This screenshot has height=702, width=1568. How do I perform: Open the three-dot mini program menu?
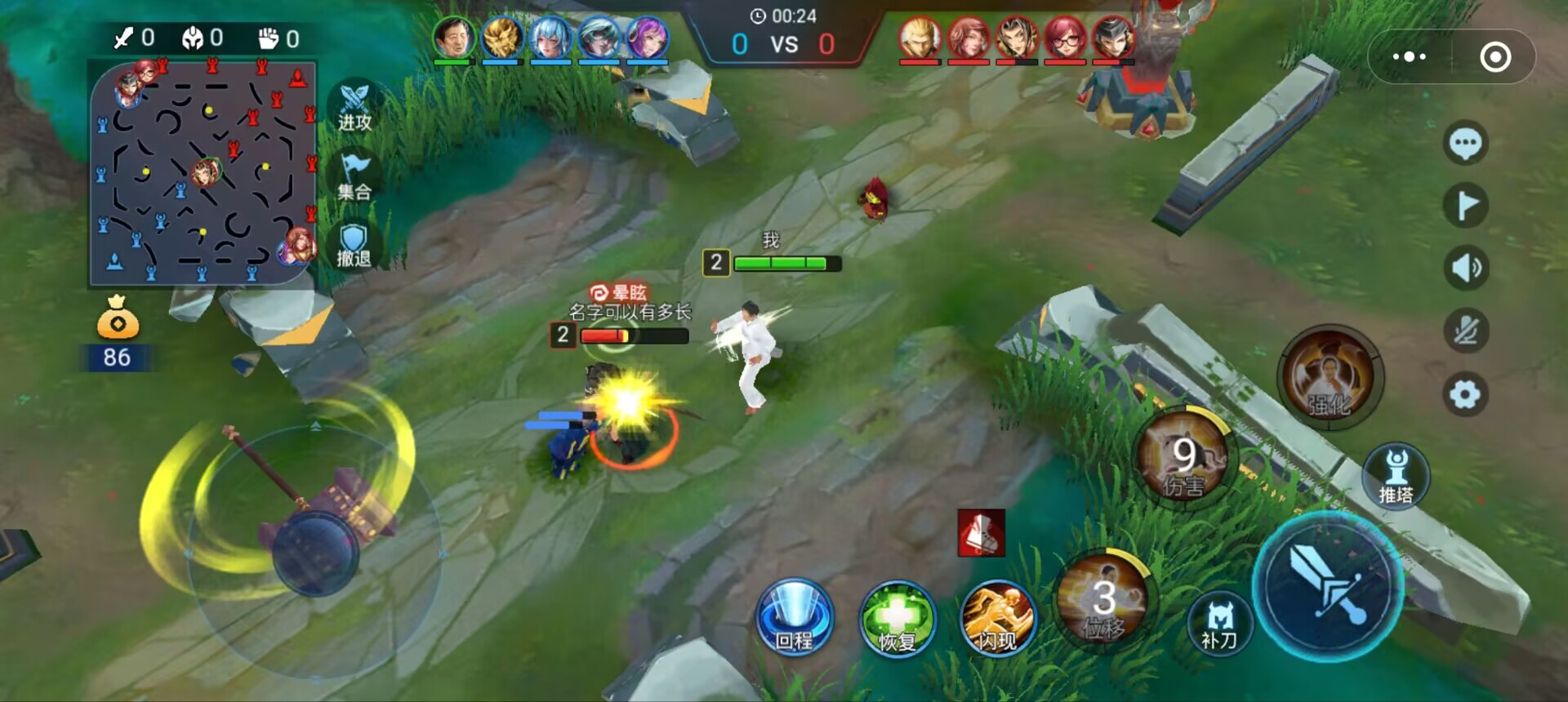1410,57
